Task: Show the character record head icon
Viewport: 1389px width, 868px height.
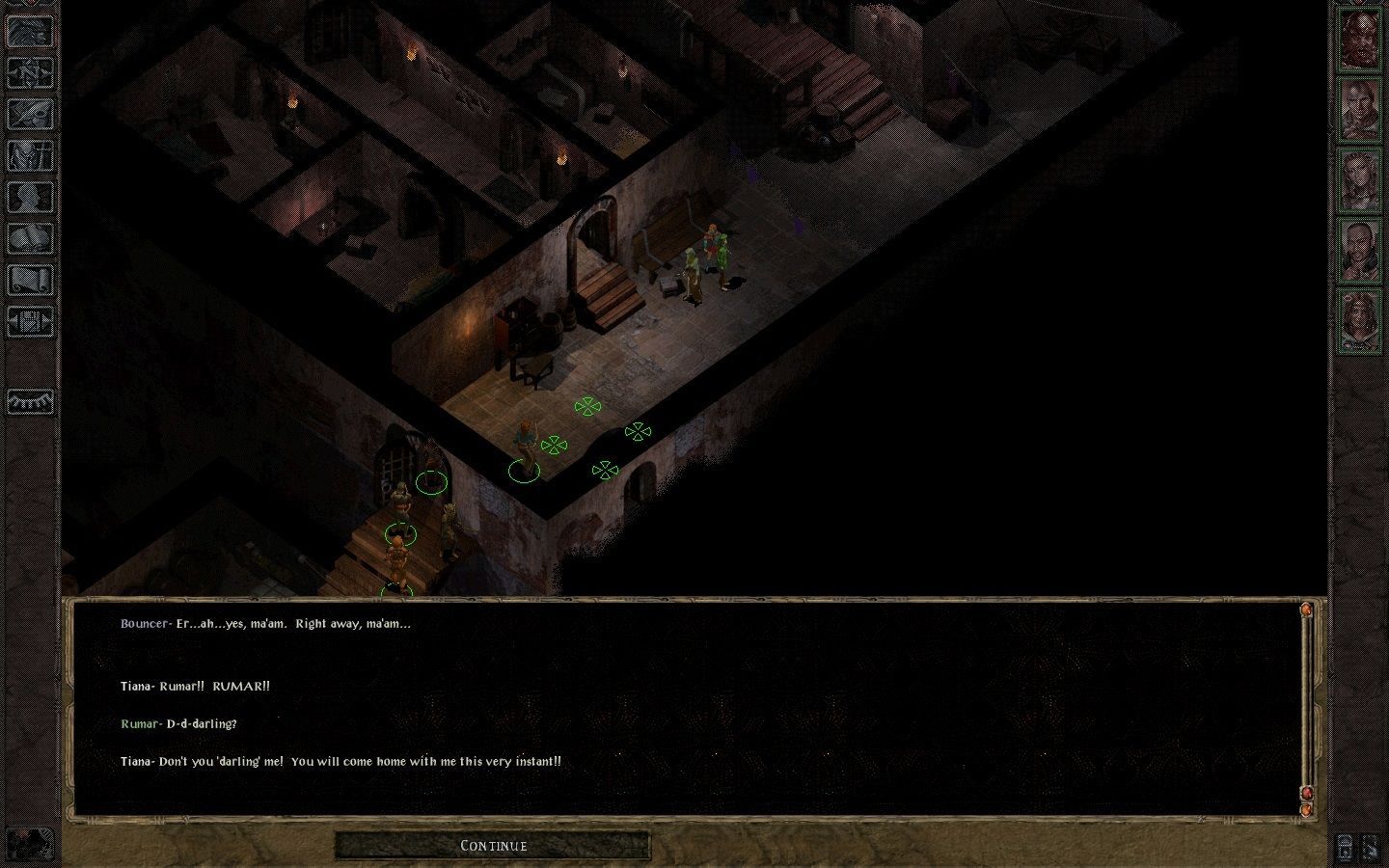Action: click(x=30, y=197)
